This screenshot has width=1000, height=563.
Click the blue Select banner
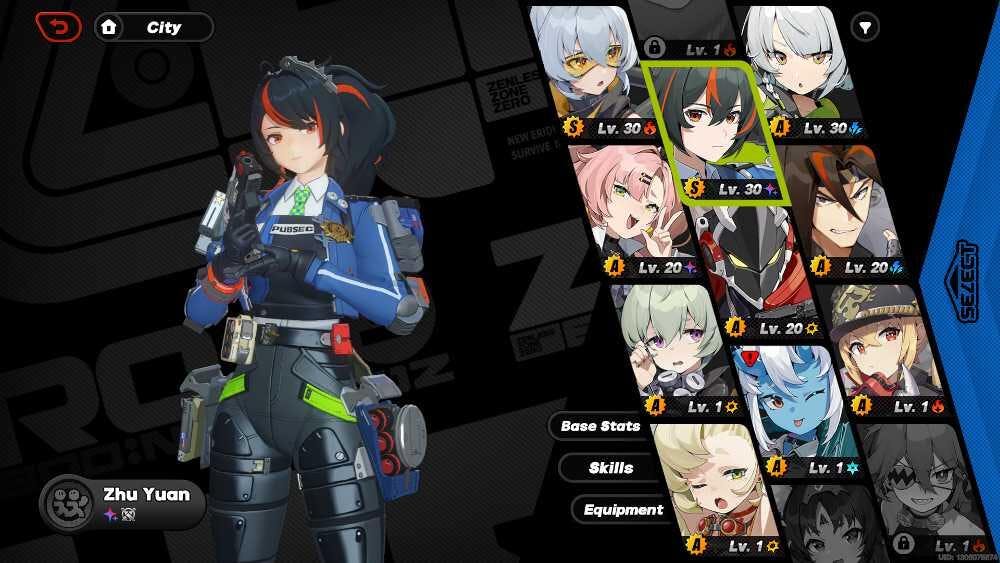coord(966,280)
